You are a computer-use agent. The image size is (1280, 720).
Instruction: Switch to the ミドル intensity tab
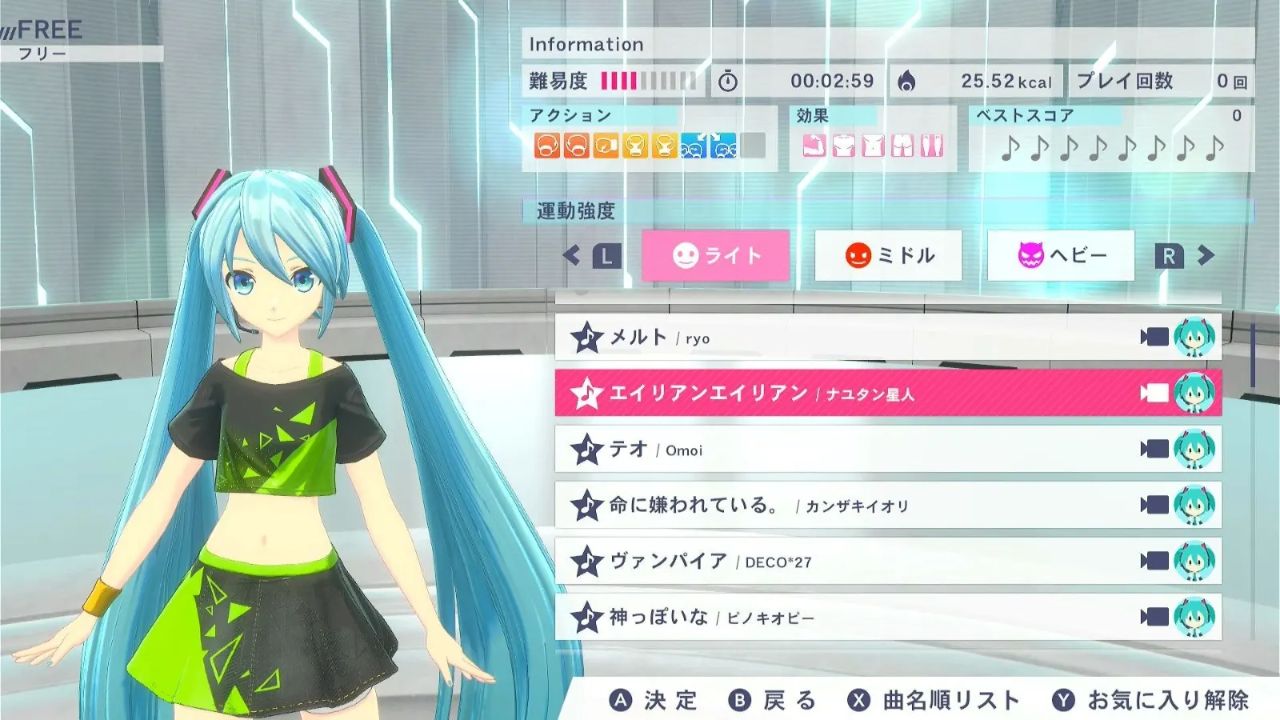coord(888,256)
